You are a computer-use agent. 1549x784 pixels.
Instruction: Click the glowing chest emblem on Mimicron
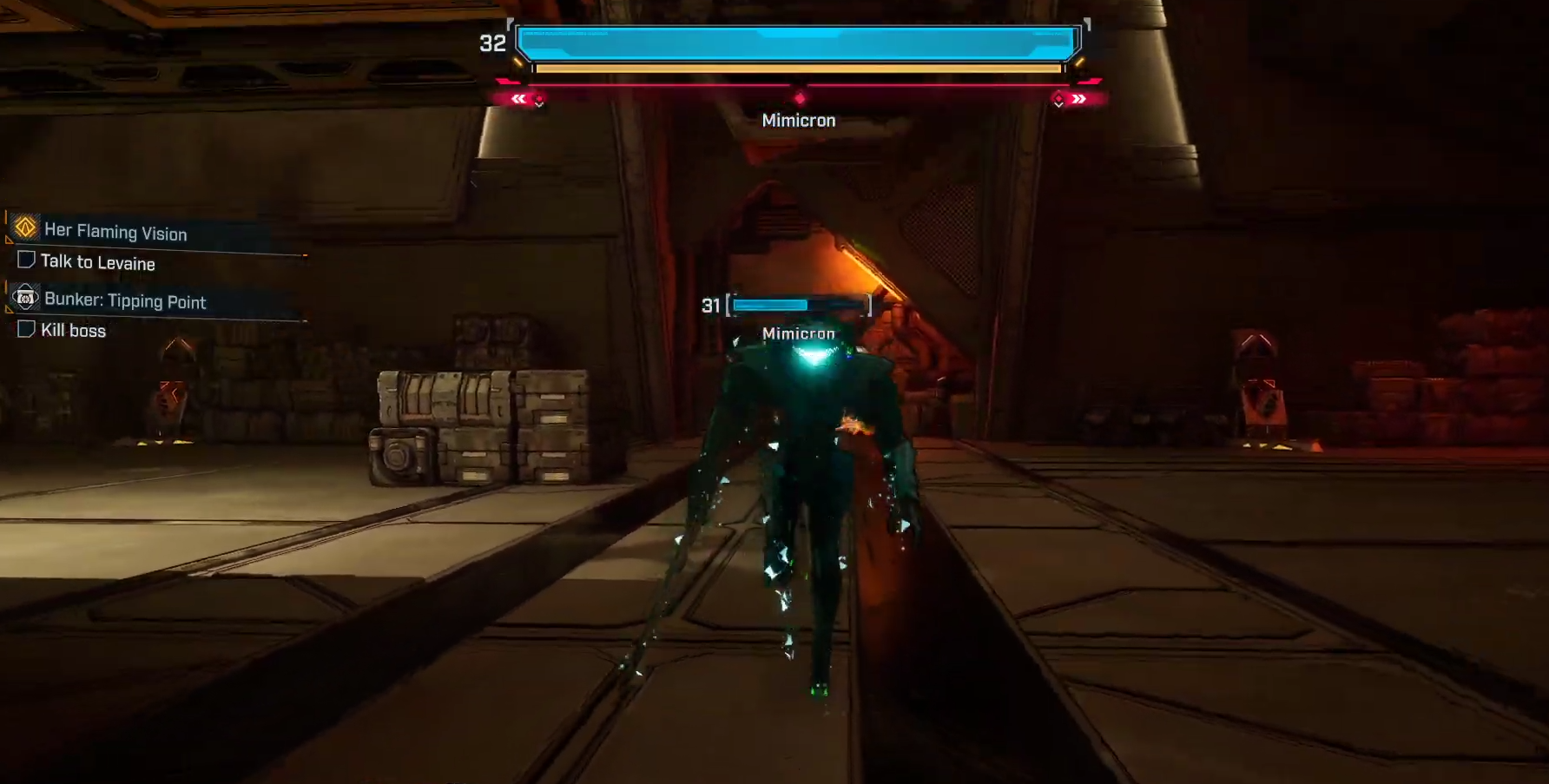tap(814, 356)
